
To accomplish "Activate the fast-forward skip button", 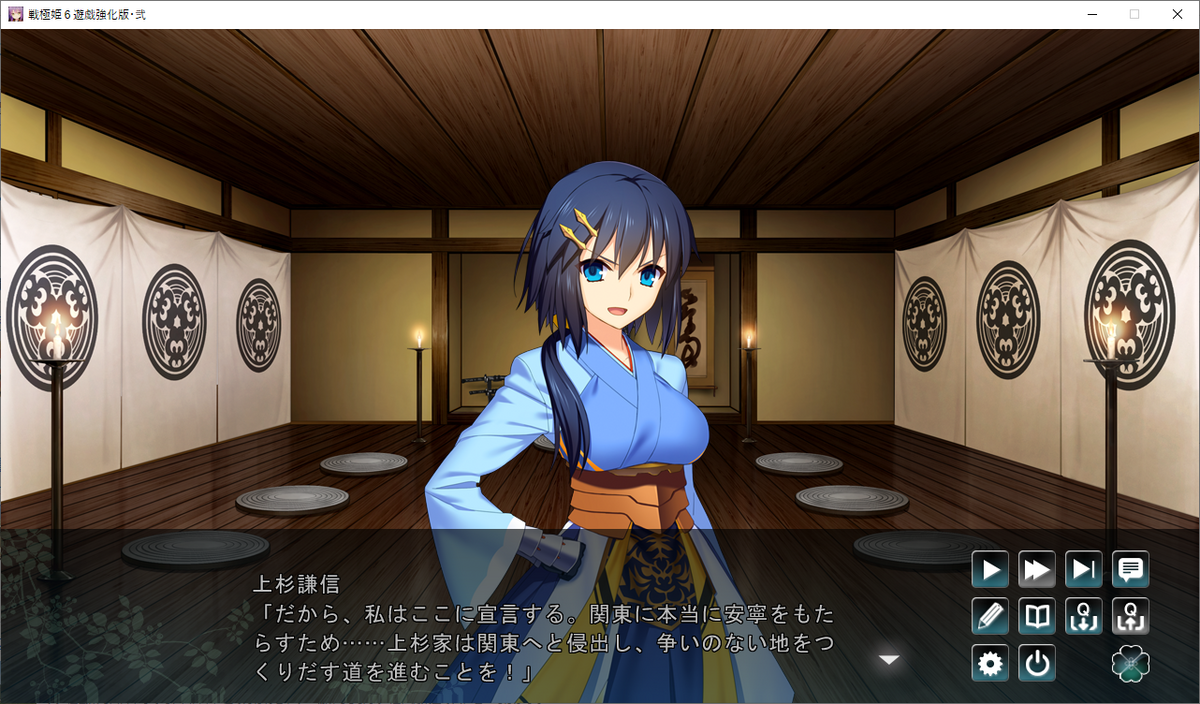I will coord(1037,570).
